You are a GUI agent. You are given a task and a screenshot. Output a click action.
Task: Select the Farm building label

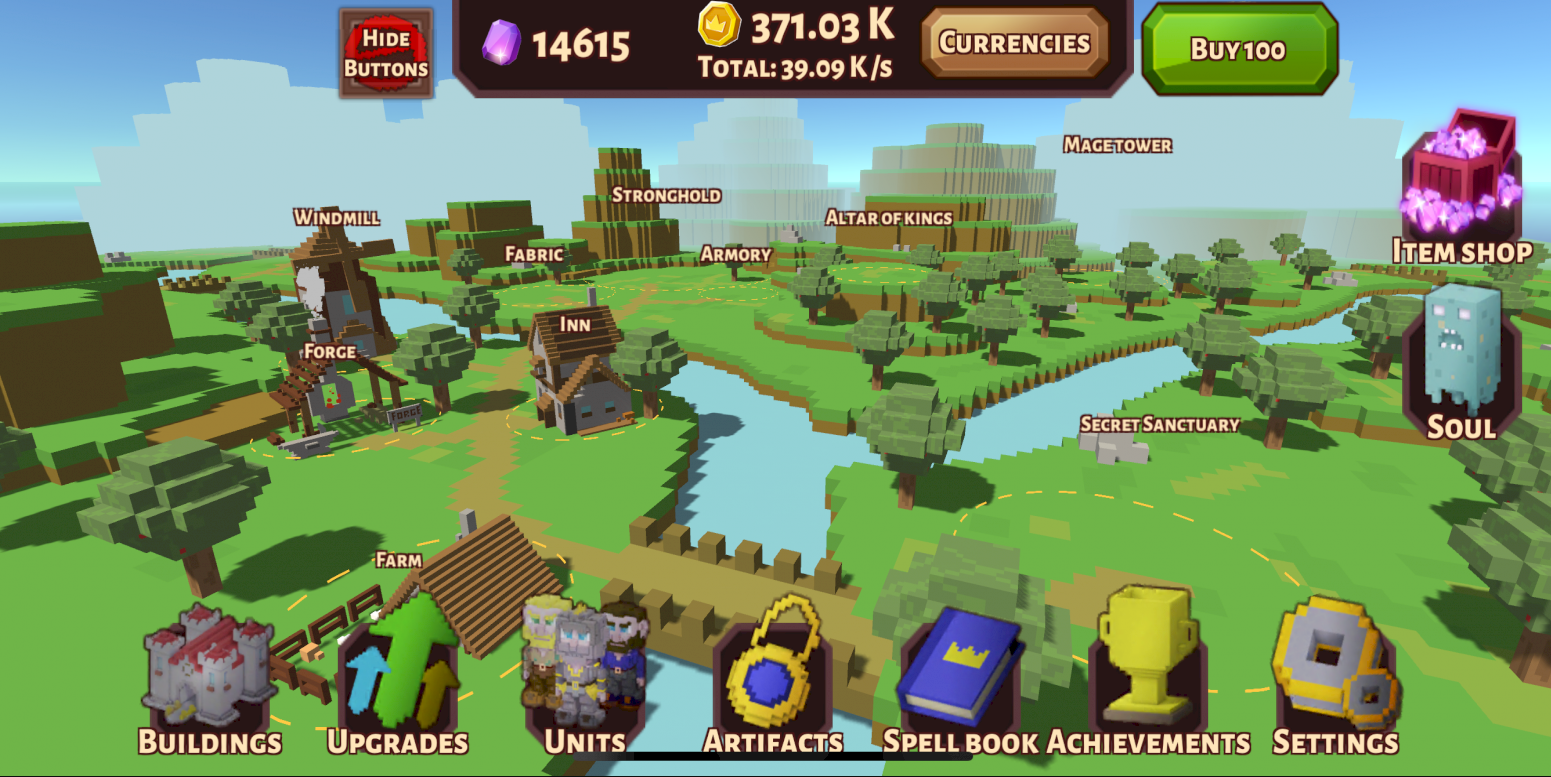tap(399, 560)
